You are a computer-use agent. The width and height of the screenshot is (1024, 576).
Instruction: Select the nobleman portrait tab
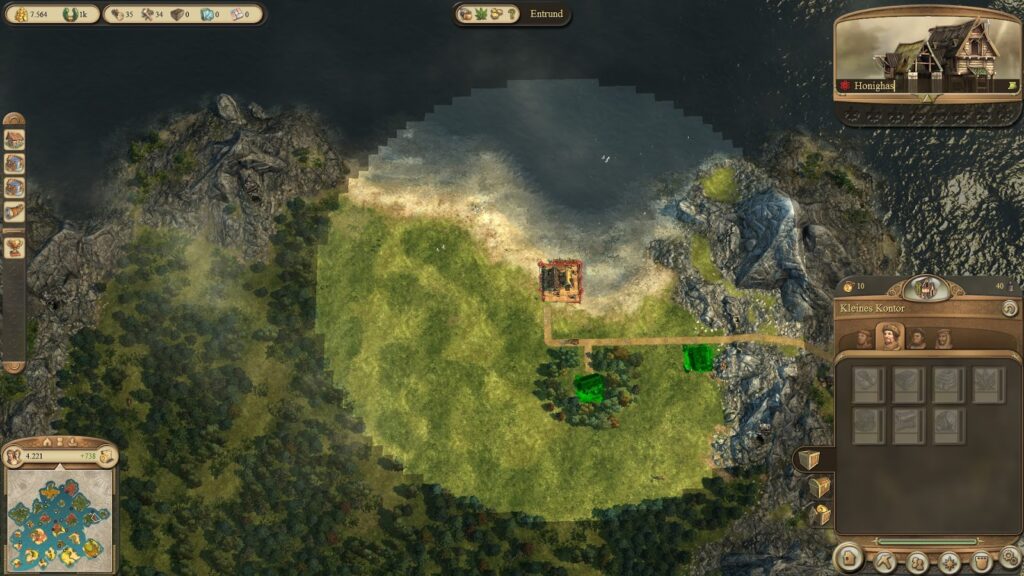(x=943, y=338)
